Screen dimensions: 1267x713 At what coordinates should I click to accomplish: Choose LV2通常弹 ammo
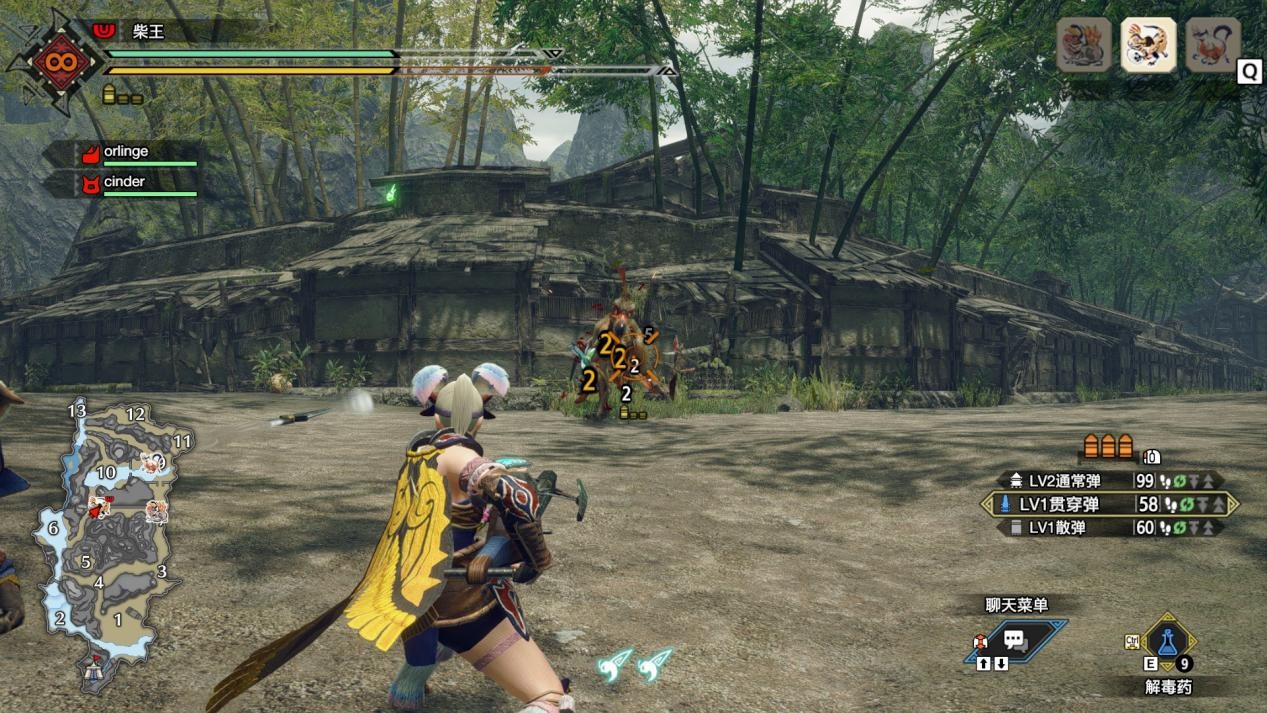[1110, 481]
